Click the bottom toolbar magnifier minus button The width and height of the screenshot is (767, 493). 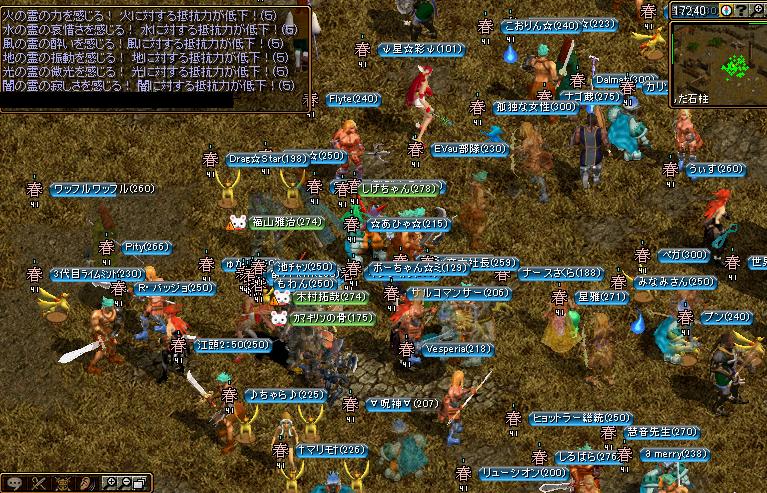[x=124, y=484]
